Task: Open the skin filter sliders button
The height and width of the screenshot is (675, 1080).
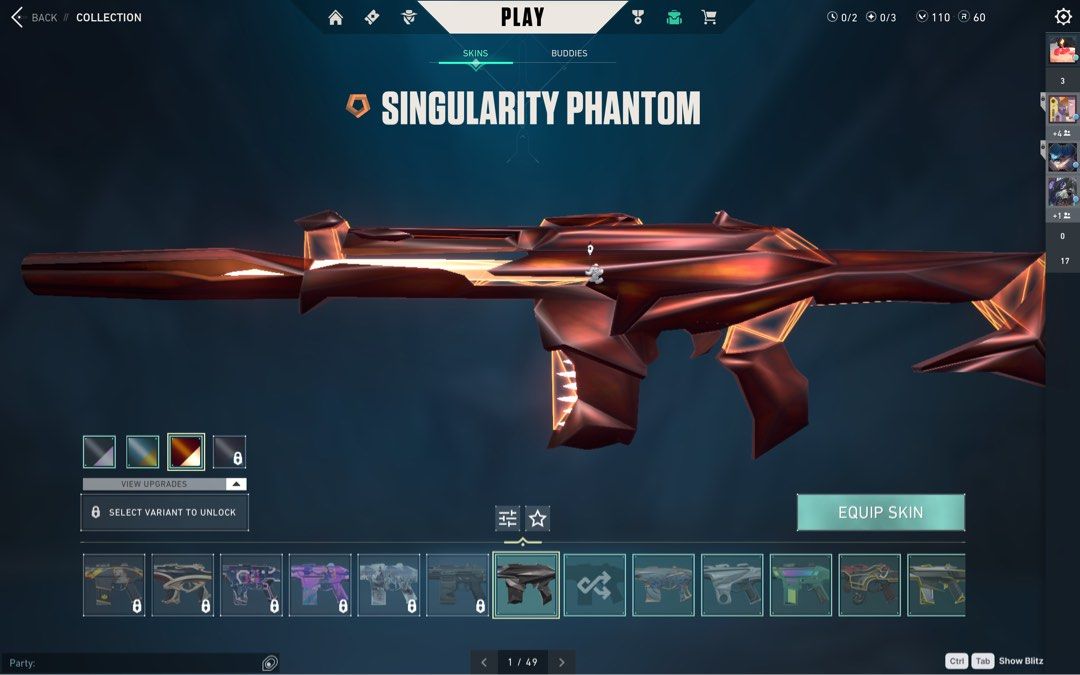Action: coord(508,518)
